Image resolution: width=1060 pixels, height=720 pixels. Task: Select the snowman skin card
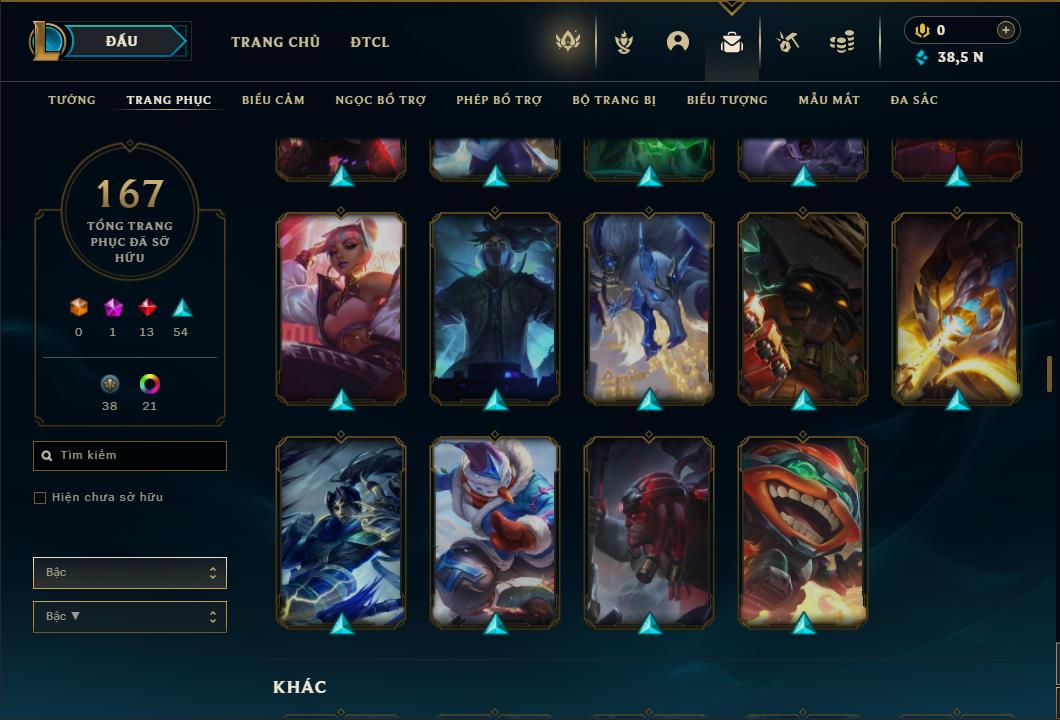point(495,530)
